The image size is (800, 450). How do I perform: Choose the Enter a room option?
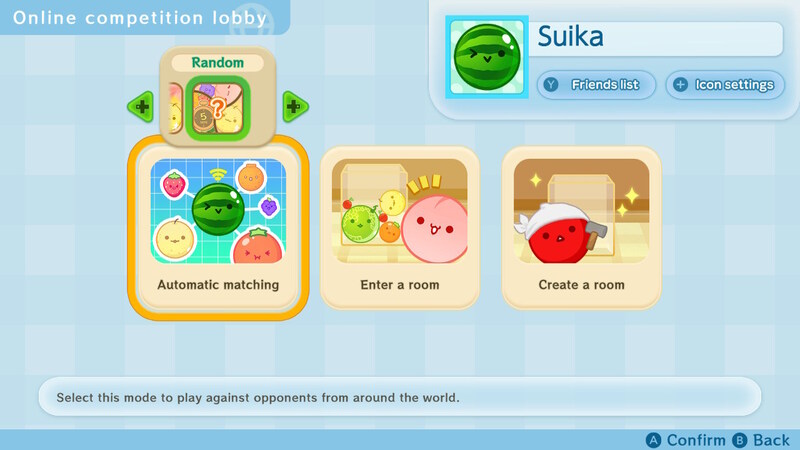tap(399, 227)
